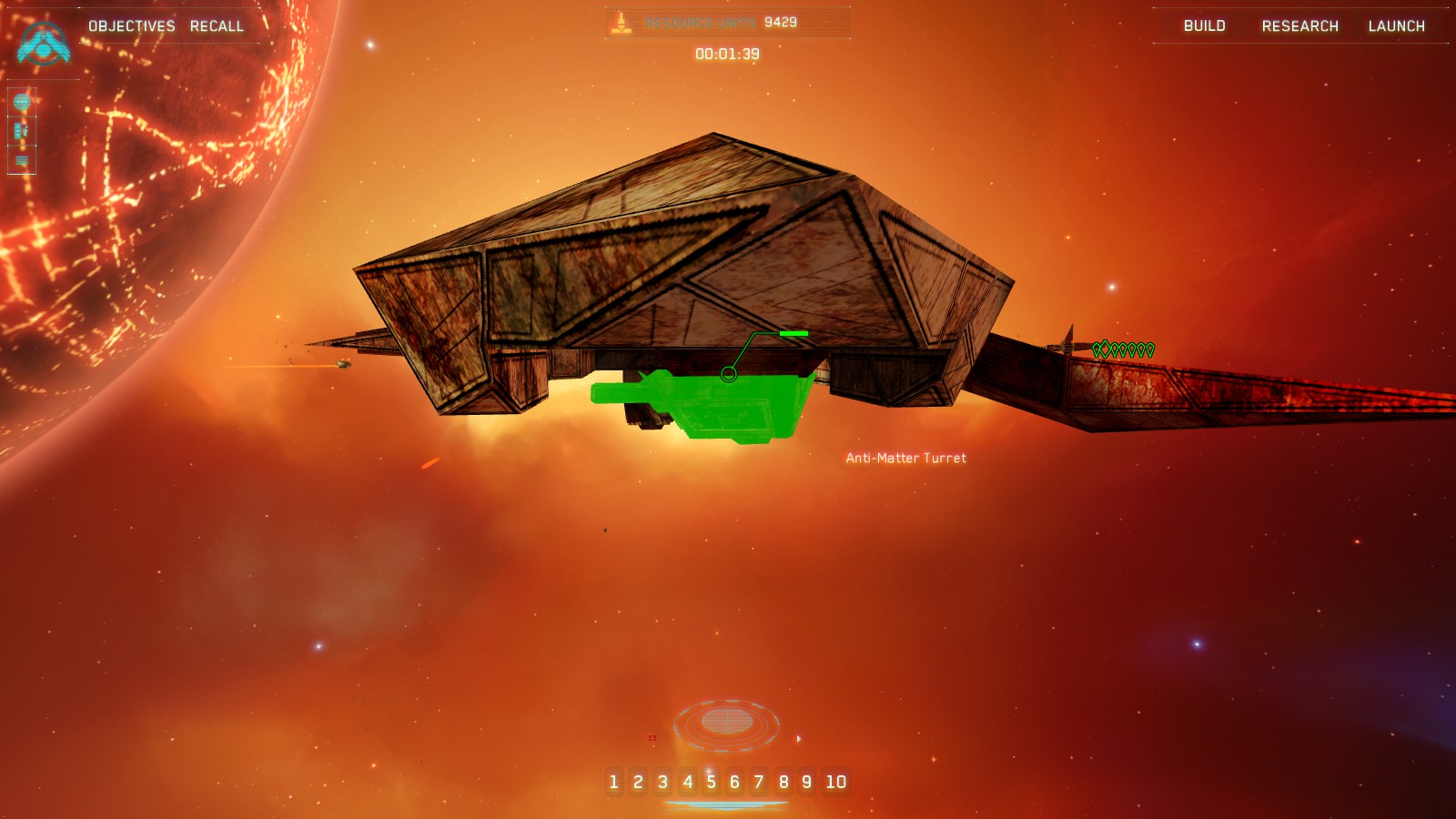Viewport: 1456px width, 819px height.
Task: Open the Launch manager
Action: 1396,26
